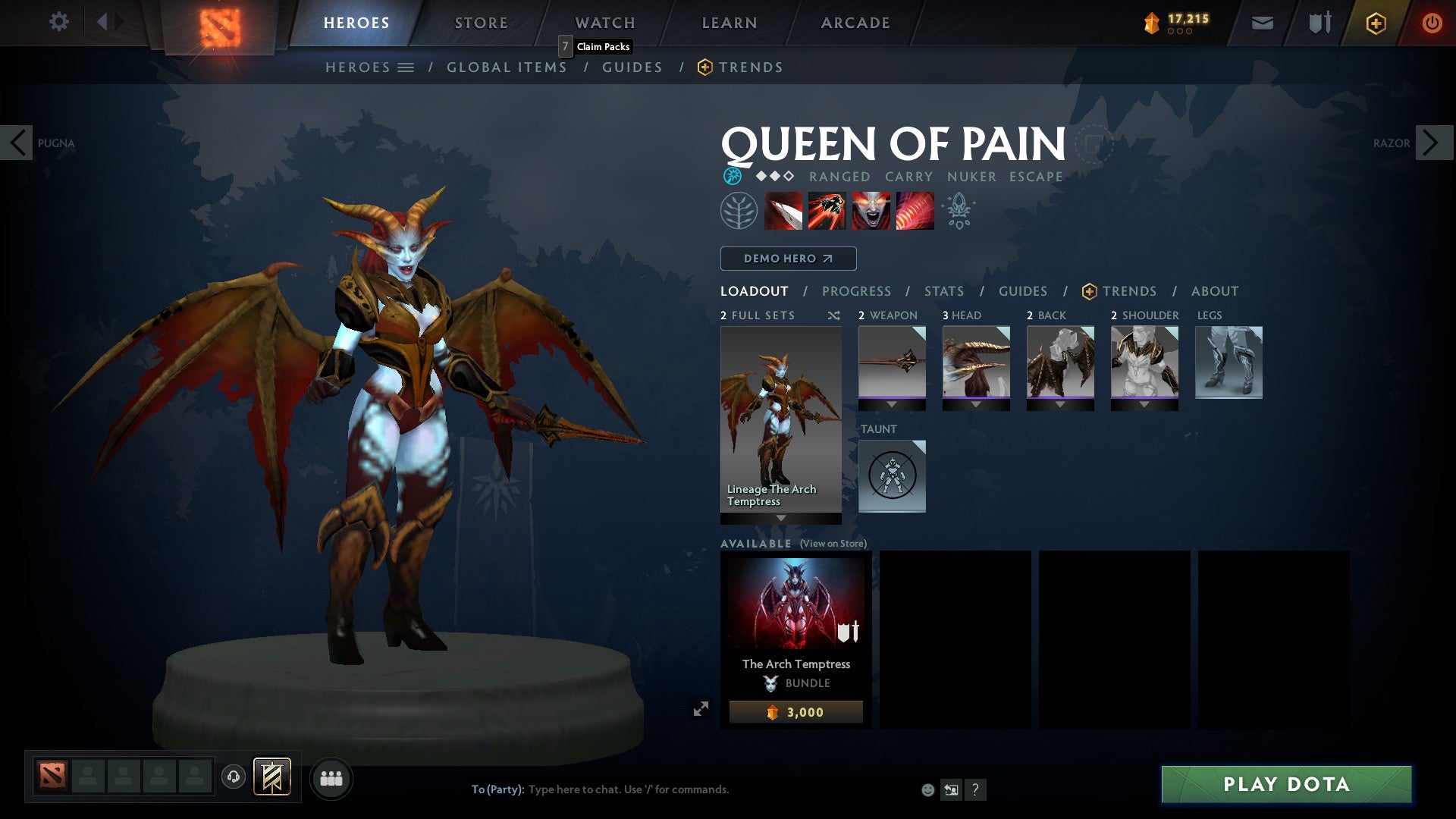Open the heroes hamburger menu next to HEROES
1456x819 pixels.
tap(407, 67)
